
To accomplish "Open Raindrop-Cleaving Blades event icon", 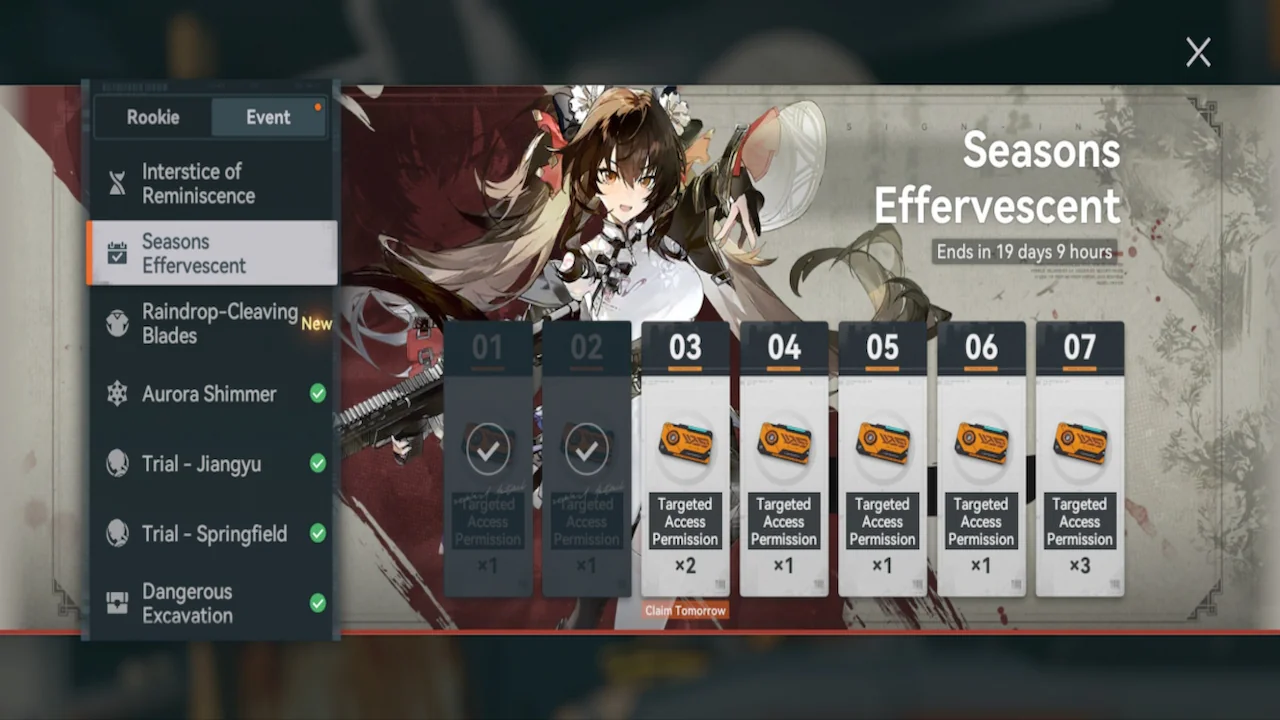I will tap(117, 323).
